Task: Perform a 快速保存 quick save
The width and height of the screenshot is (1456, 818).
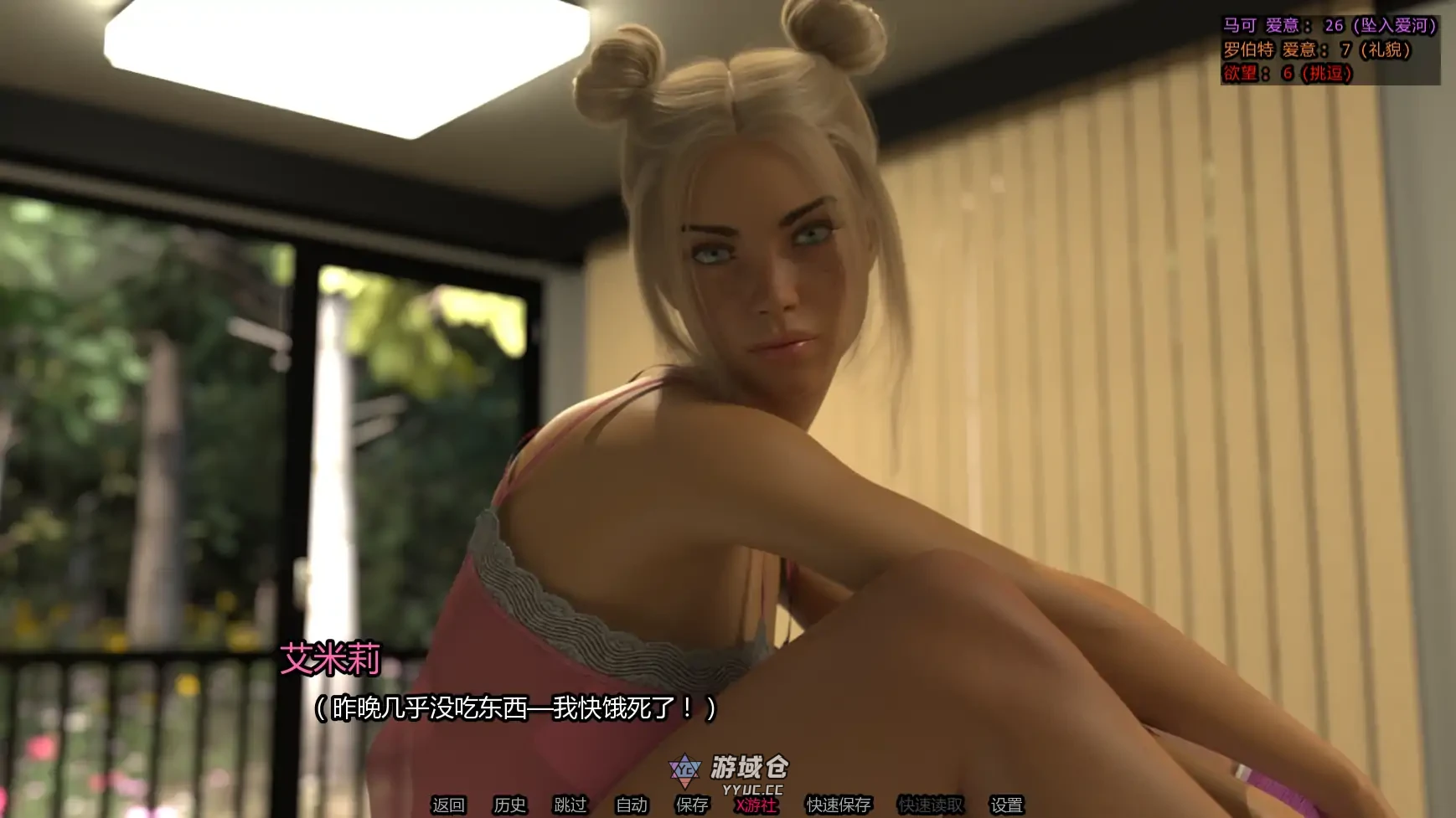Action: (x=838, y=805)
